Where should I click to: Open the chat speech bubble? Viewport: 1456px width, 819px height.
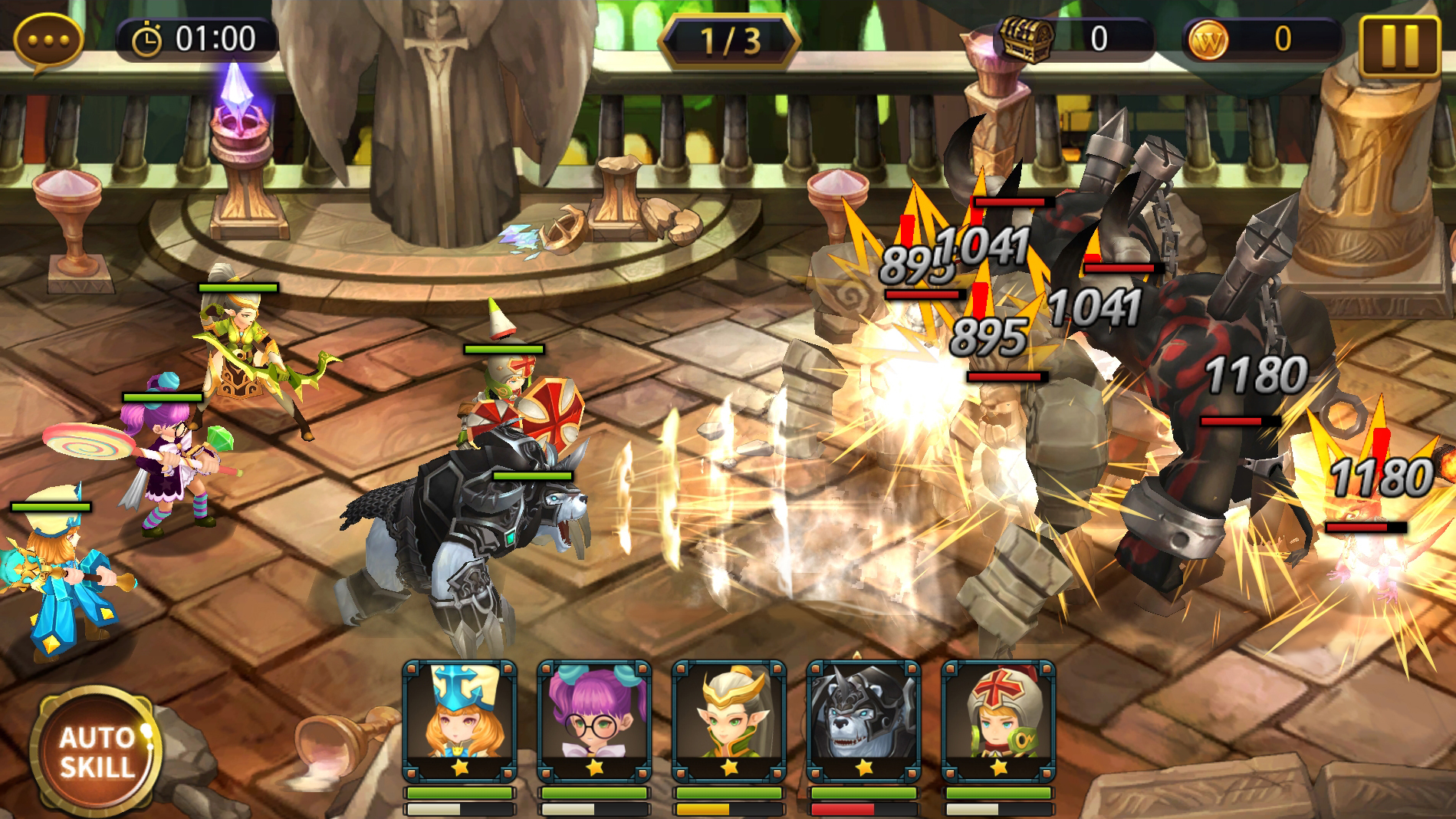[48, 41]
